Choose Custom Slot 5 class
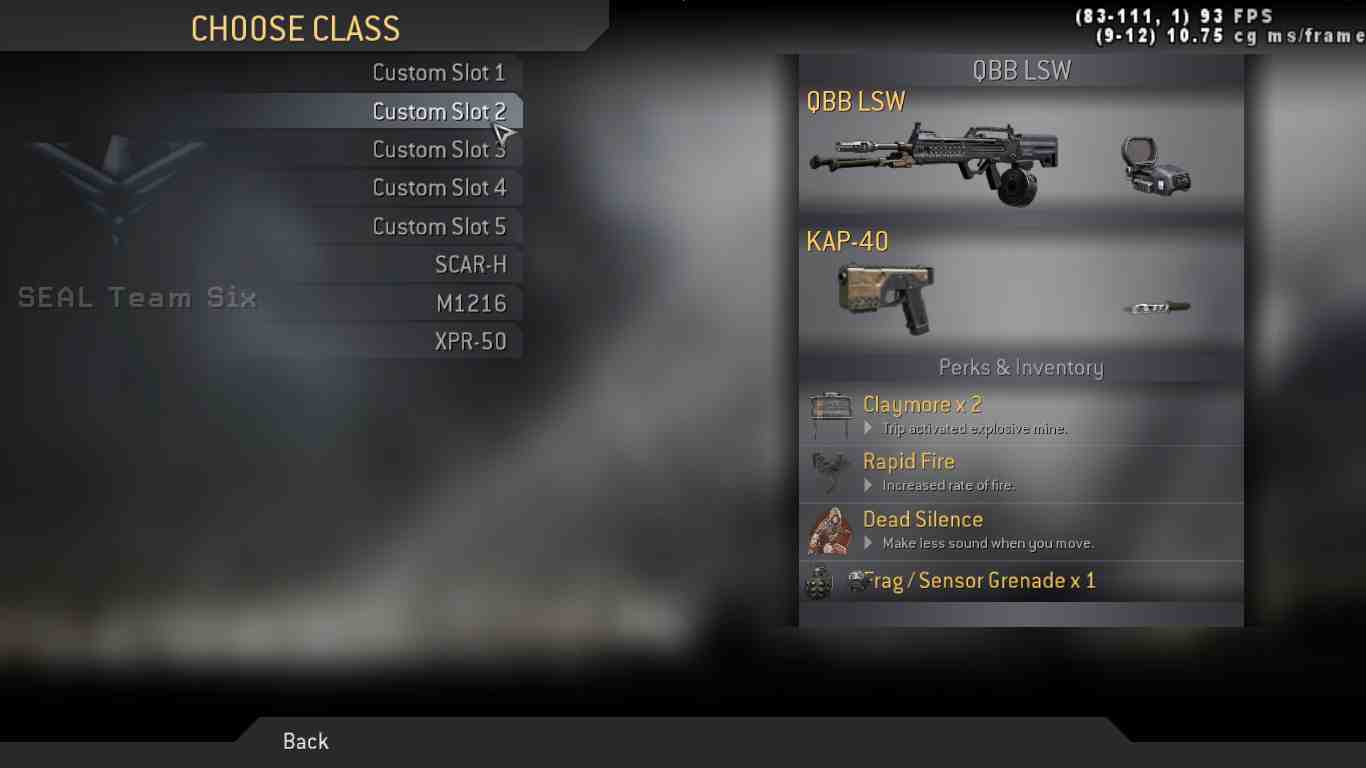The image size is (1366, 768). [438, 227]
